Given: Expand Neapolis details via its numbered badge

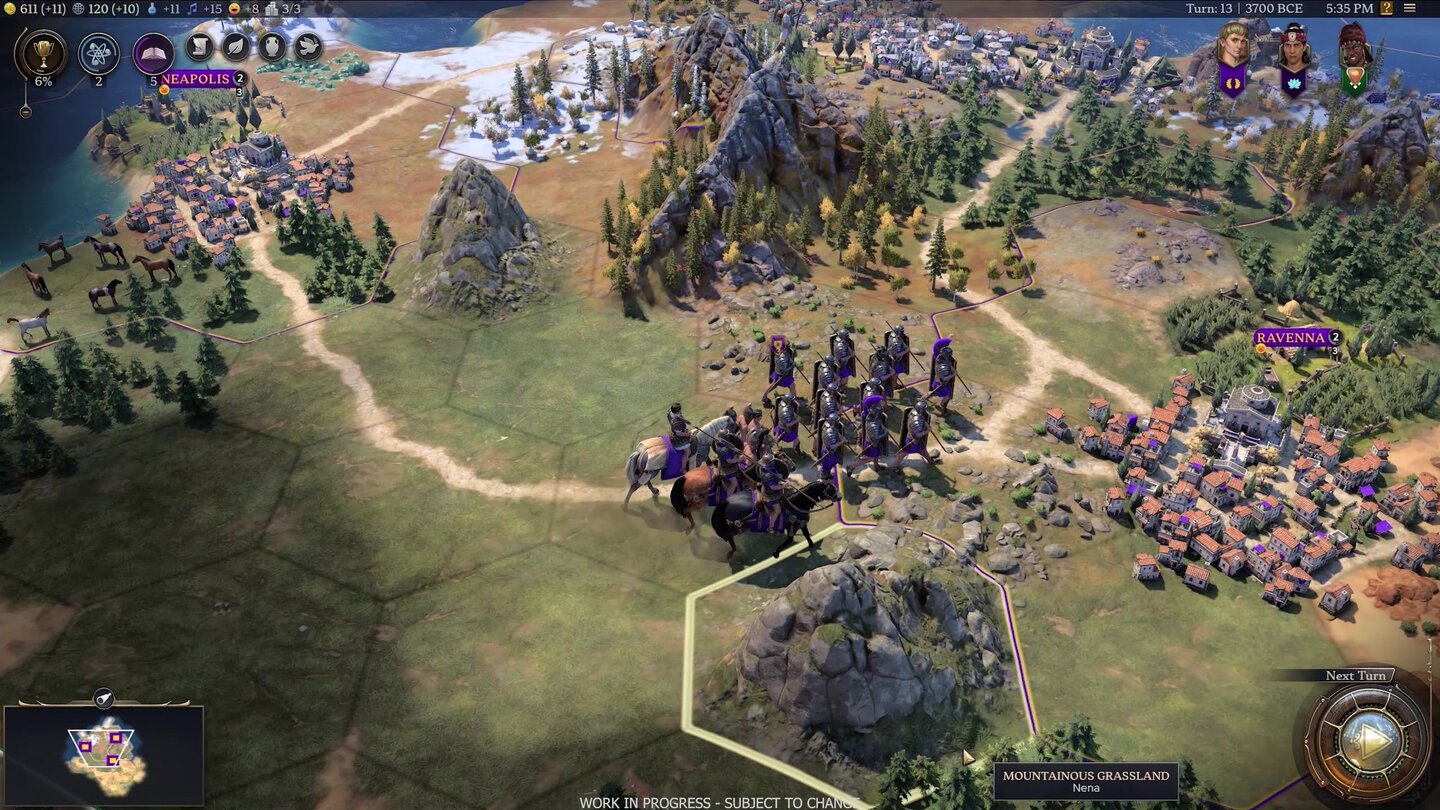Looking at the screenshot, I should (x=239, y=78).
